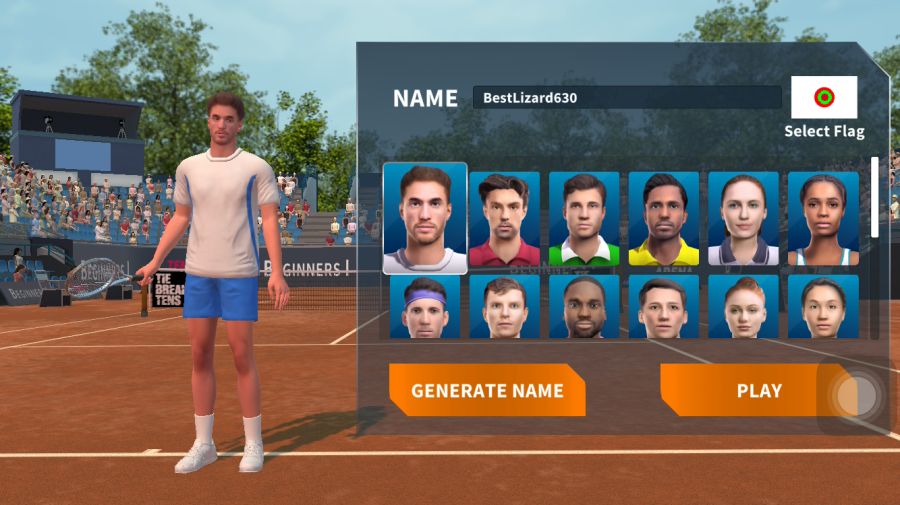
Task: Pick the red-haired woman portrait
Action: tap(743, 307)
